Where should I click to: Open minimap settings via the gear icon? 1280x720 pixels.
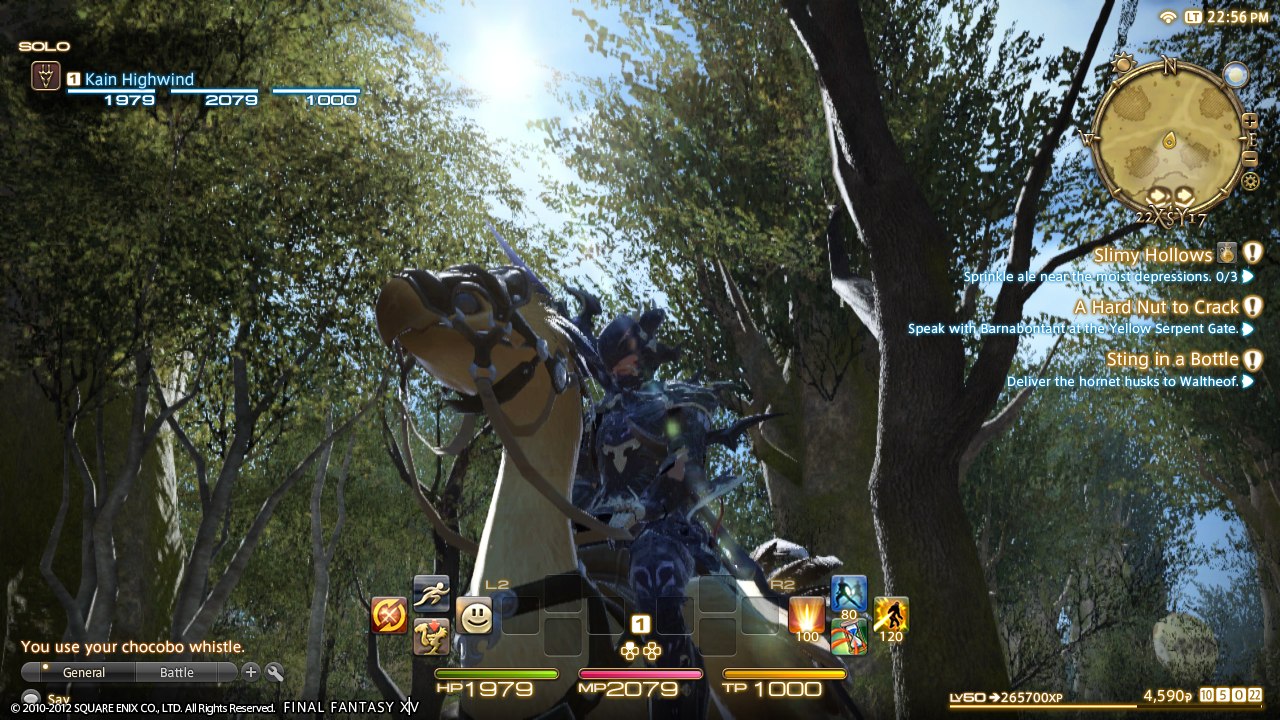pos(1252,180)
